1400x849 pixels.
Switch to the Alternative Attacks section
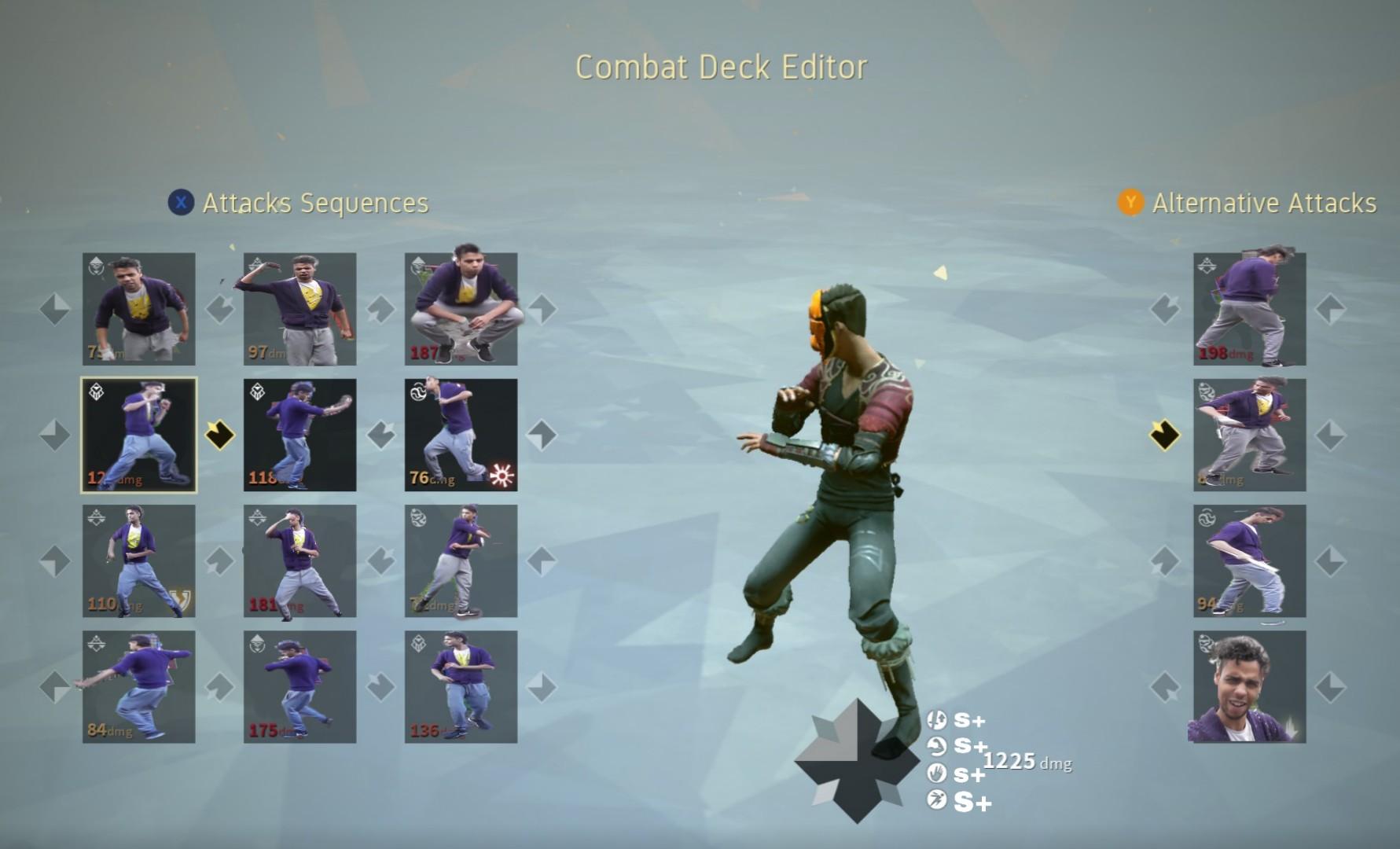[1264, 204]
